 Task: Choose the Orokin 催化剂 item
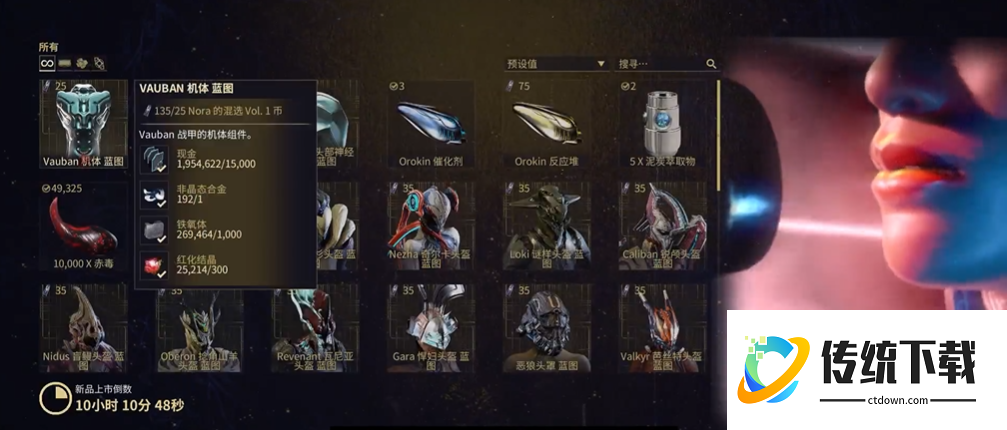coord(431,123)
